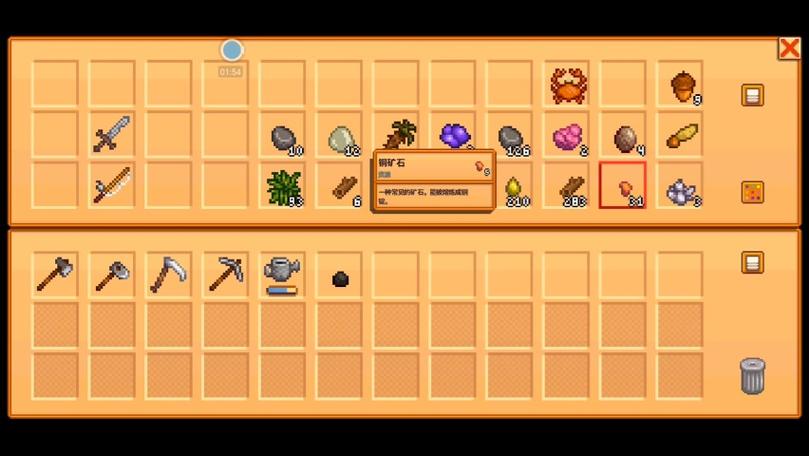The image size is (809, 456).
Task: Click the coal lump in the backpack
Action: click(x=340, y=279)
